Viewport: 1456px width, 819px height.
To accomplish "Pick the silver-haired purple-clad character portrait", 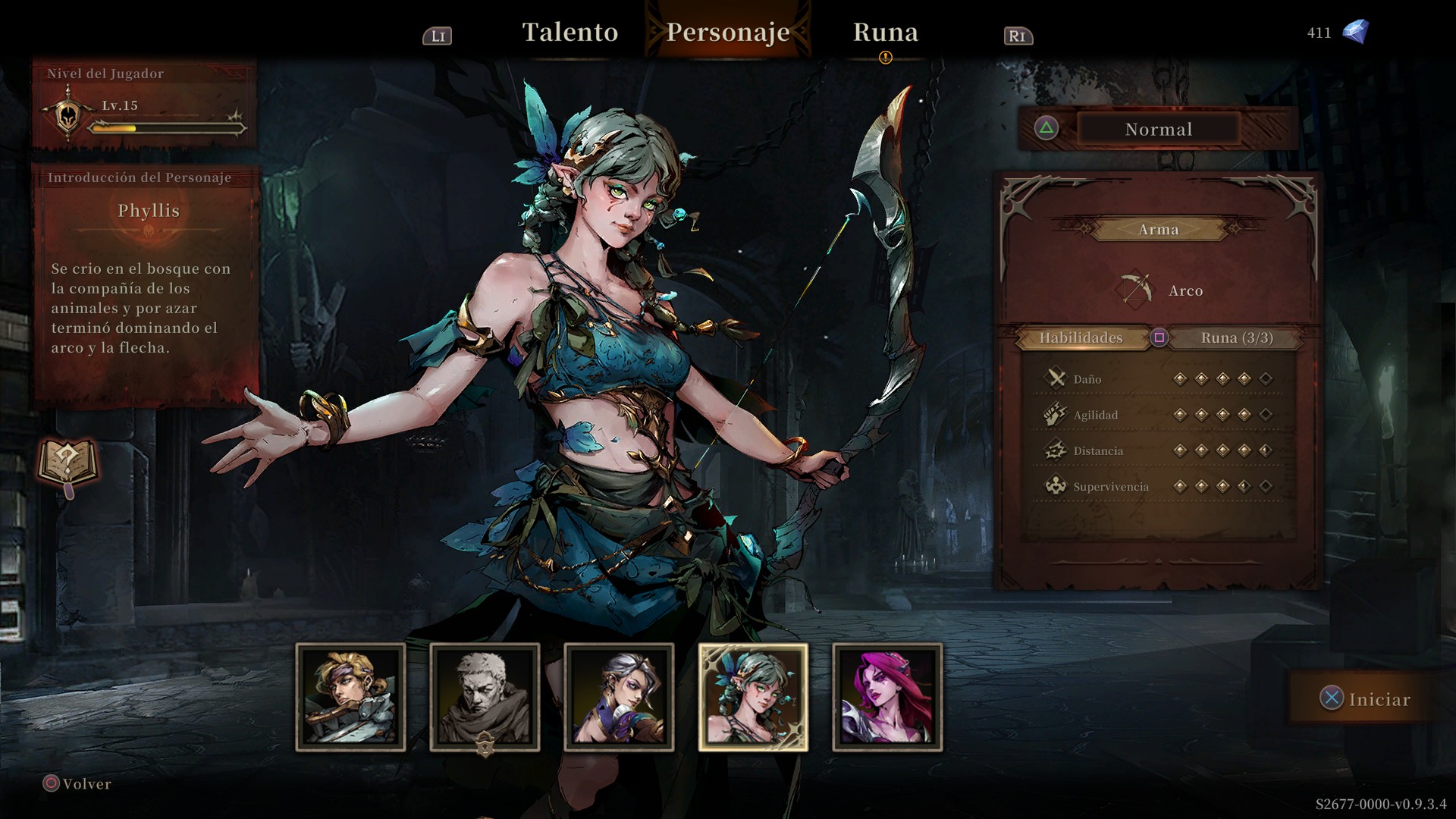I will point(619,697).
